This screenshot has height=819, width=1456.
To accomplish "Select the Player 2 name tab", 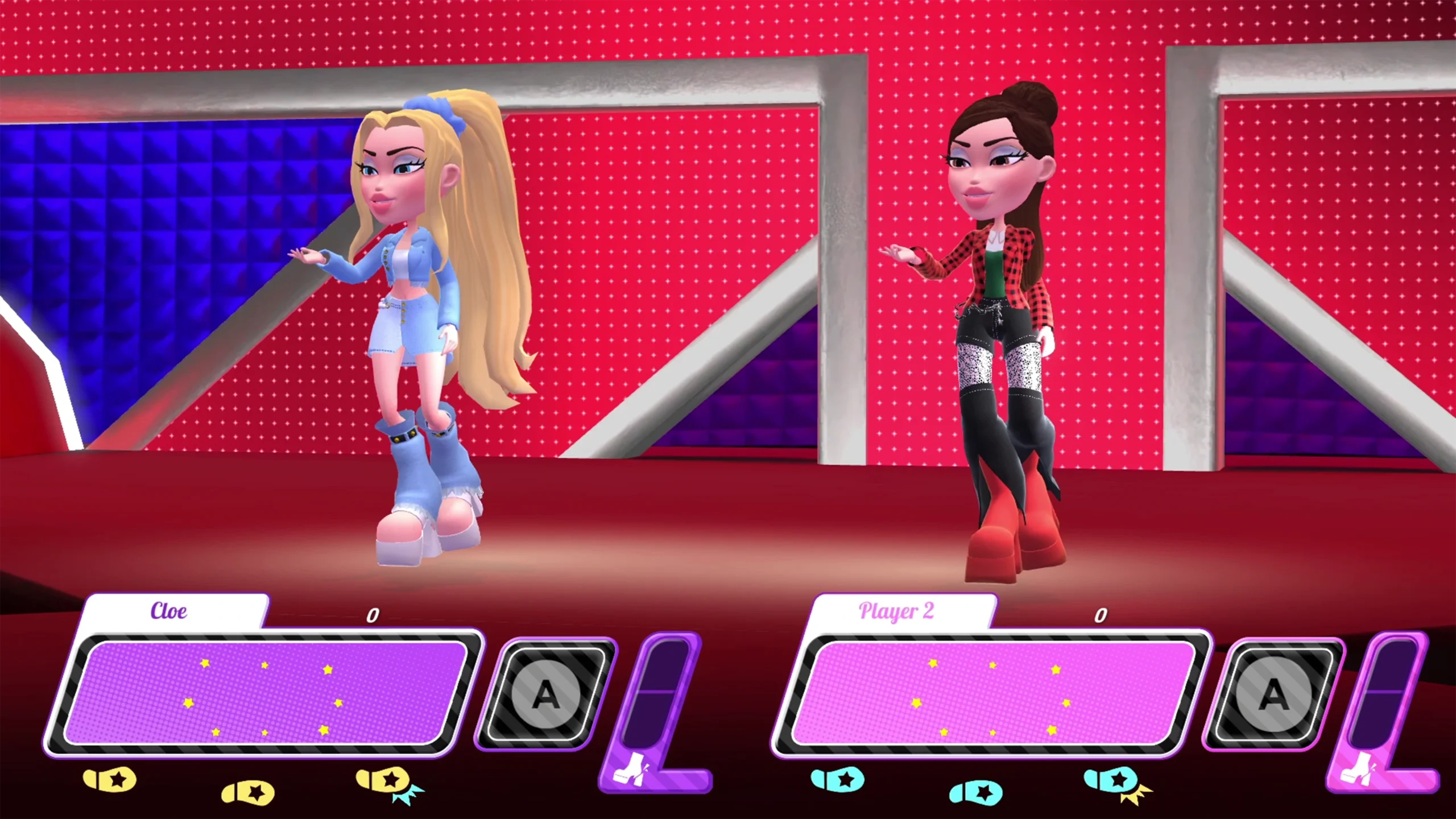I will coord(896,611).
